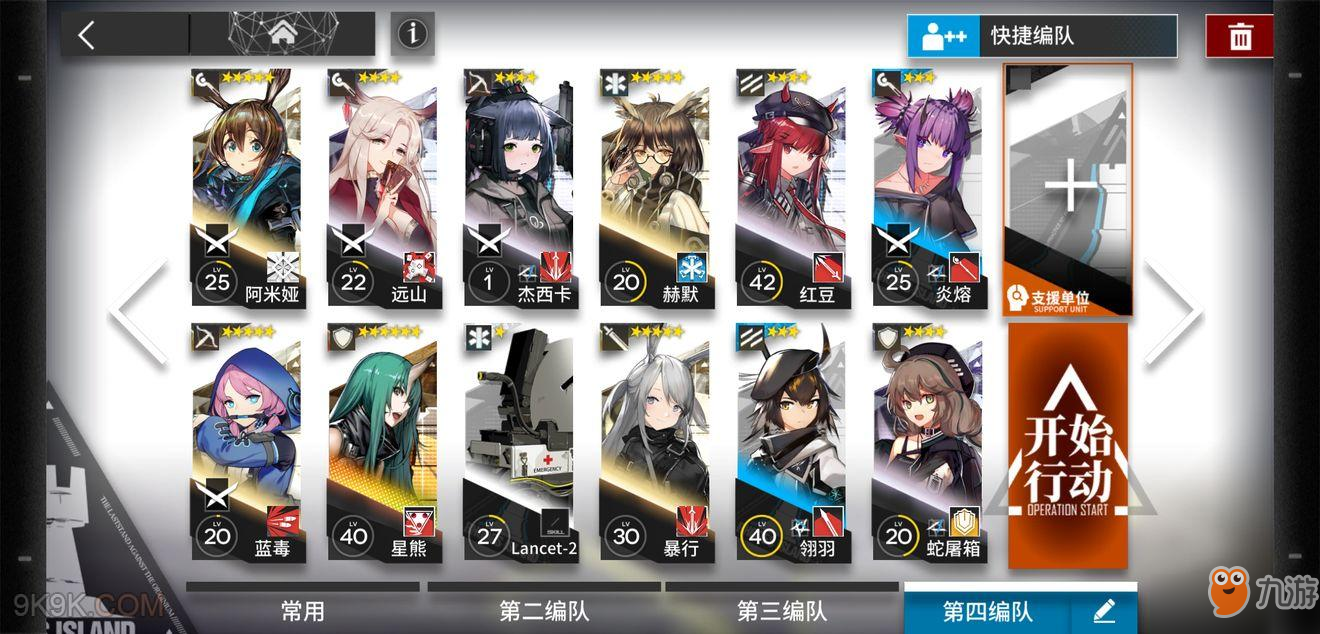Viewport: 1320px width, 634px height.
Task: Choose the 杰西卡 operator card
Action: point(518,188)
